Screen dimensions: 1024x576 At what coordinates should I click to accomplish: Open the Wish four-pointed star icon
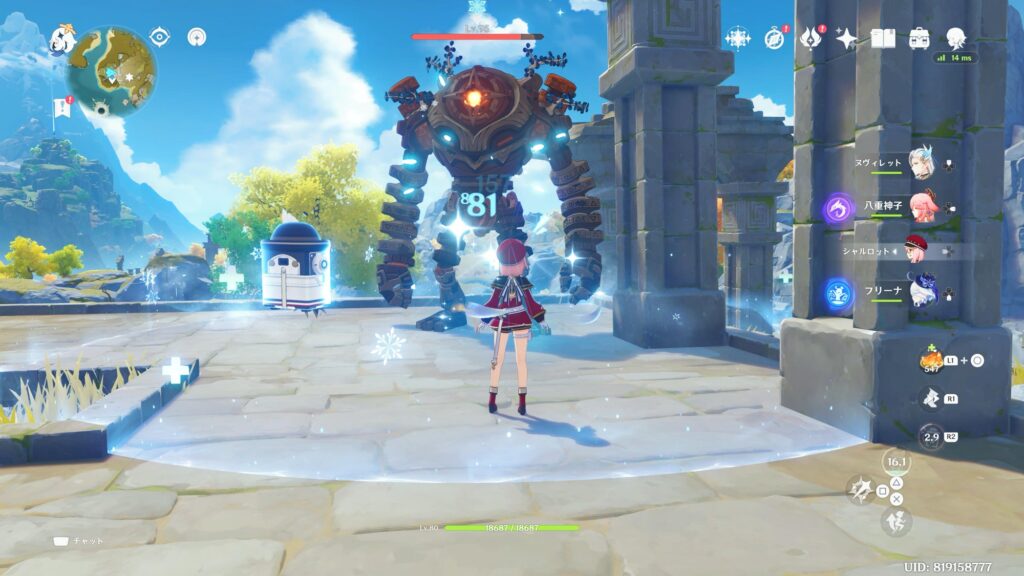coord(846,38)
